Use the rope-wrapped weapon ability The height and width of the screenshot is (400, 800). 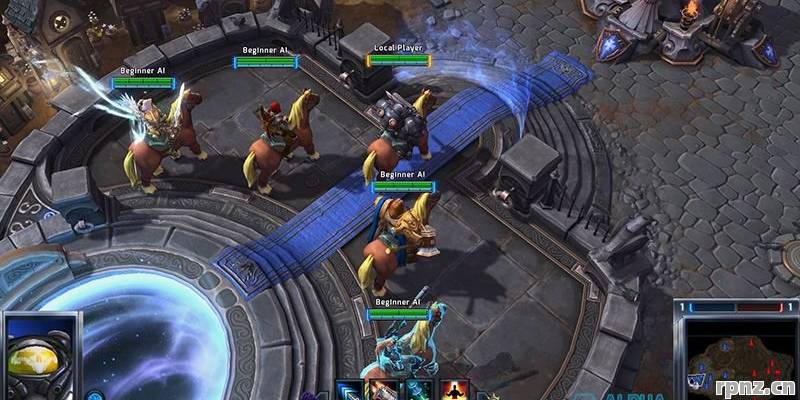tap(383, 391)
